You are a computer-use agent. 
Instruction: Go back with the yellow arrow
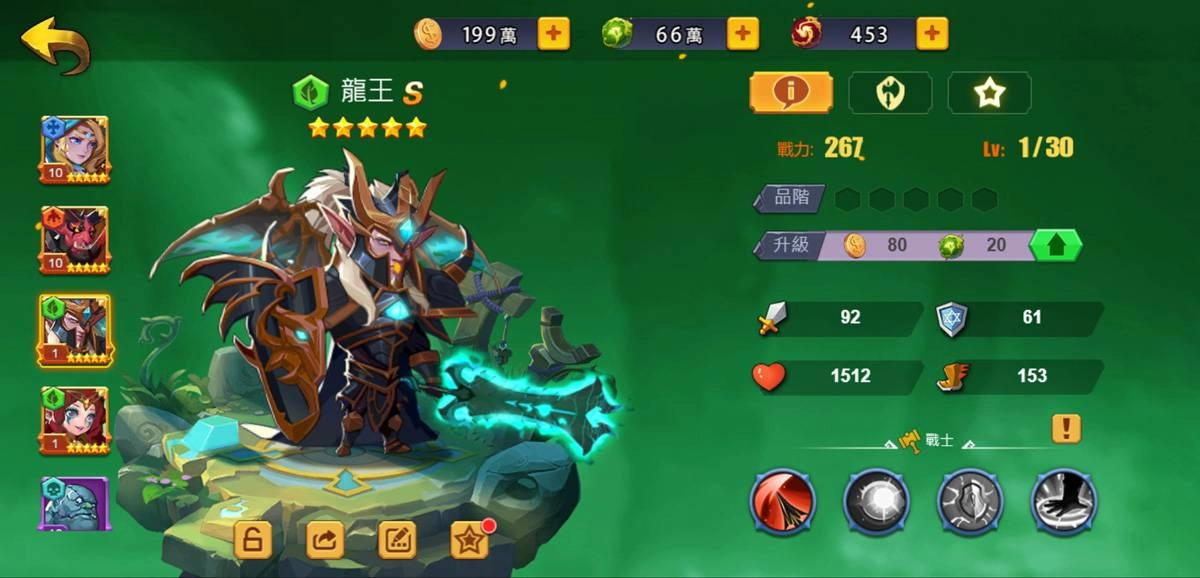(x=55, y=43)
